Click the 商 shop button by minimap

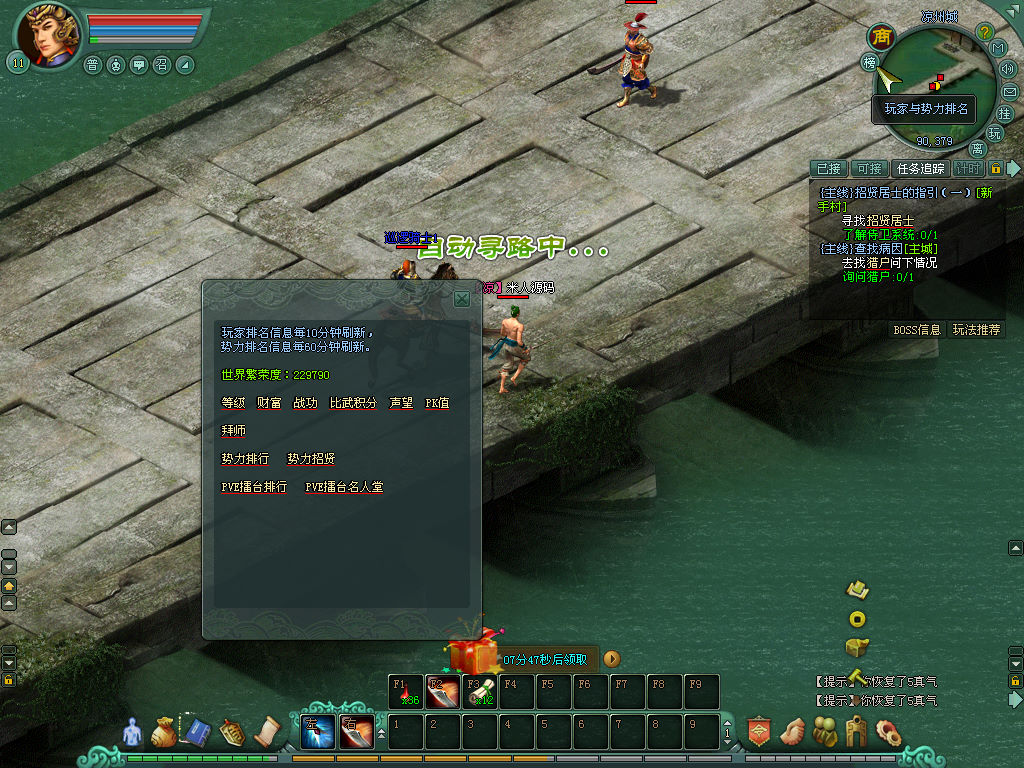tap(881, 37)
